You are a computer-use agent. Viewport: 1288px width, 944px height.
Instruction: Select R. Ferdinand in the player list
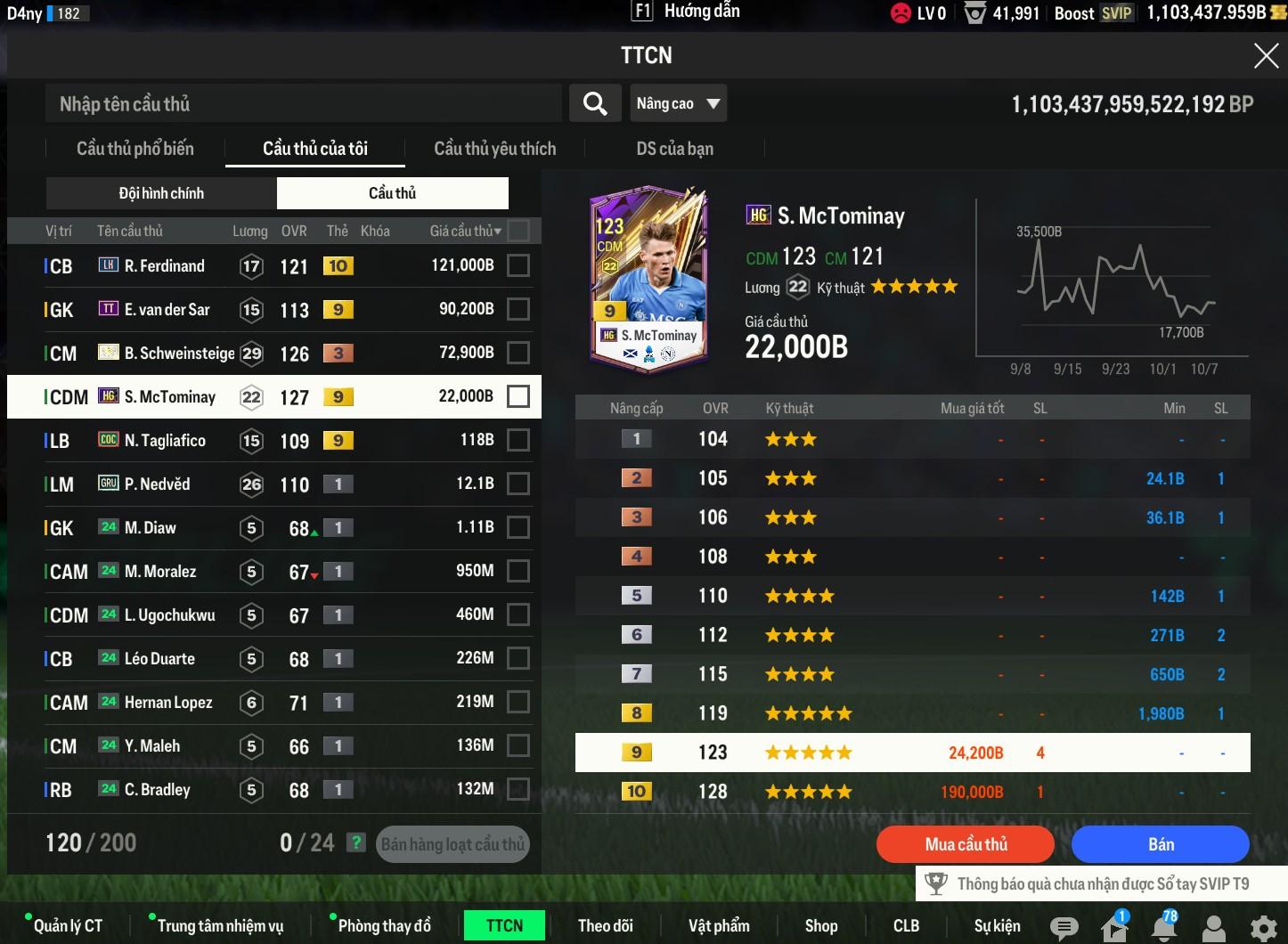click(165, 265)
